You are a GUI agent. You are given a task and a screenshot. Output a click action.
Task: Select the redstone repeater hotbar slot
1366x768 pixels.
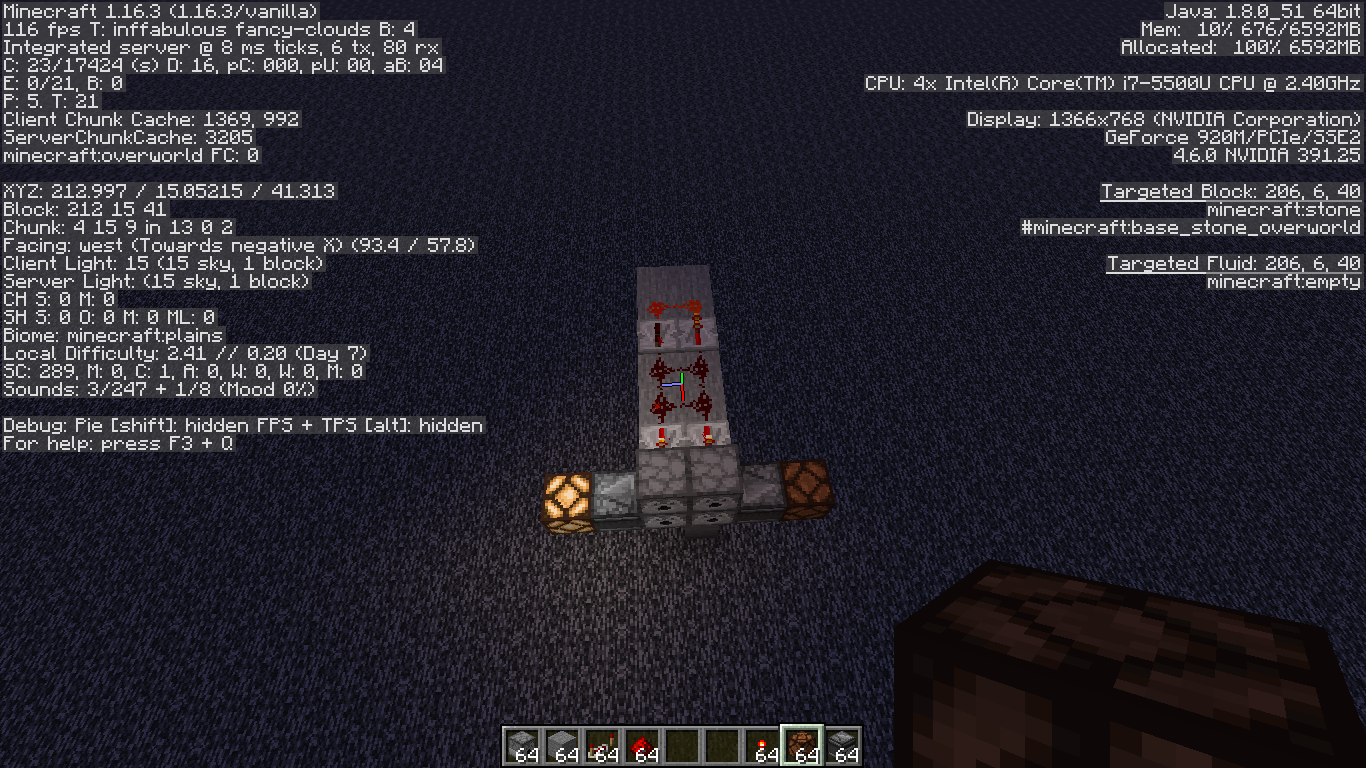[602, 746]
